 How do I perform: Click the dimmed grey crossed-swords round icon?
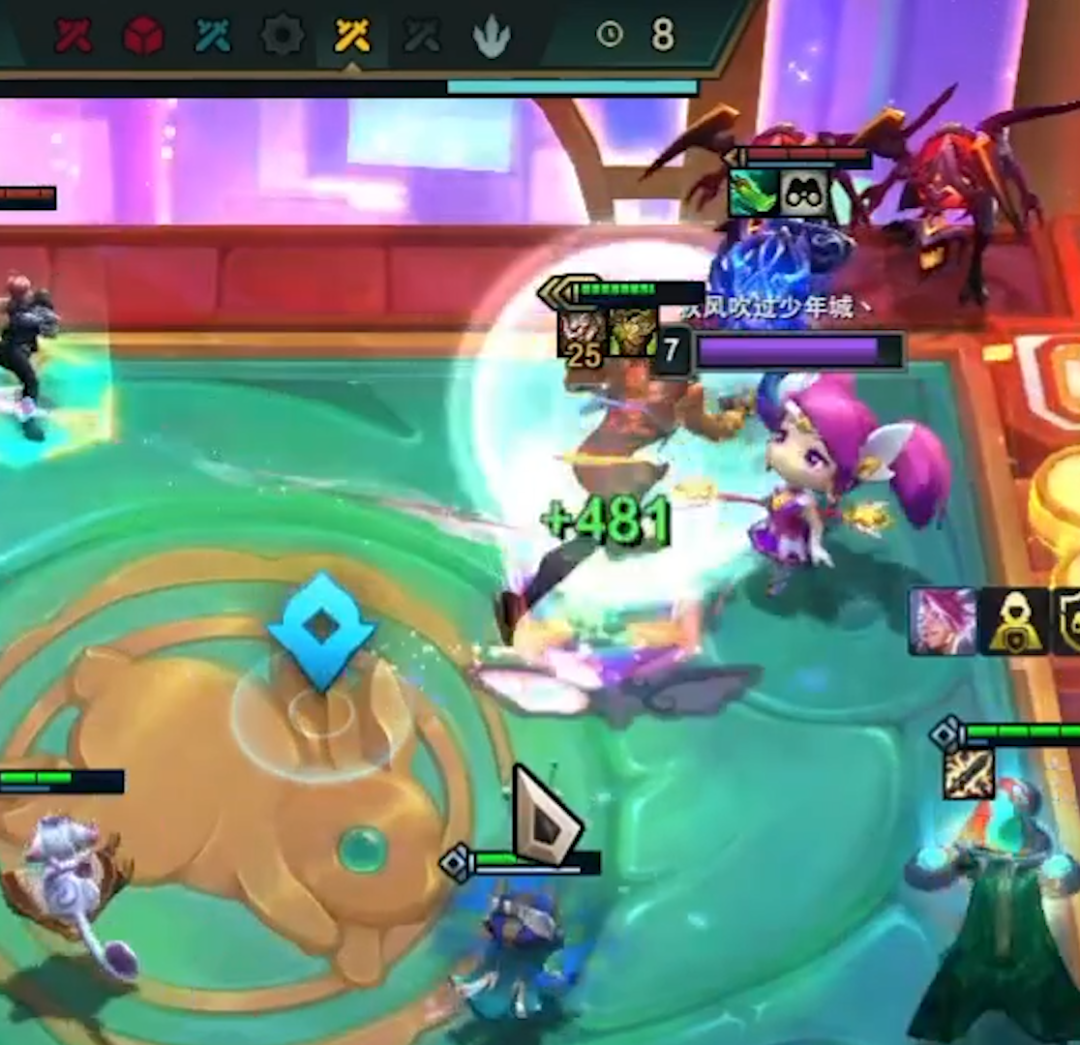click(422, 36)
